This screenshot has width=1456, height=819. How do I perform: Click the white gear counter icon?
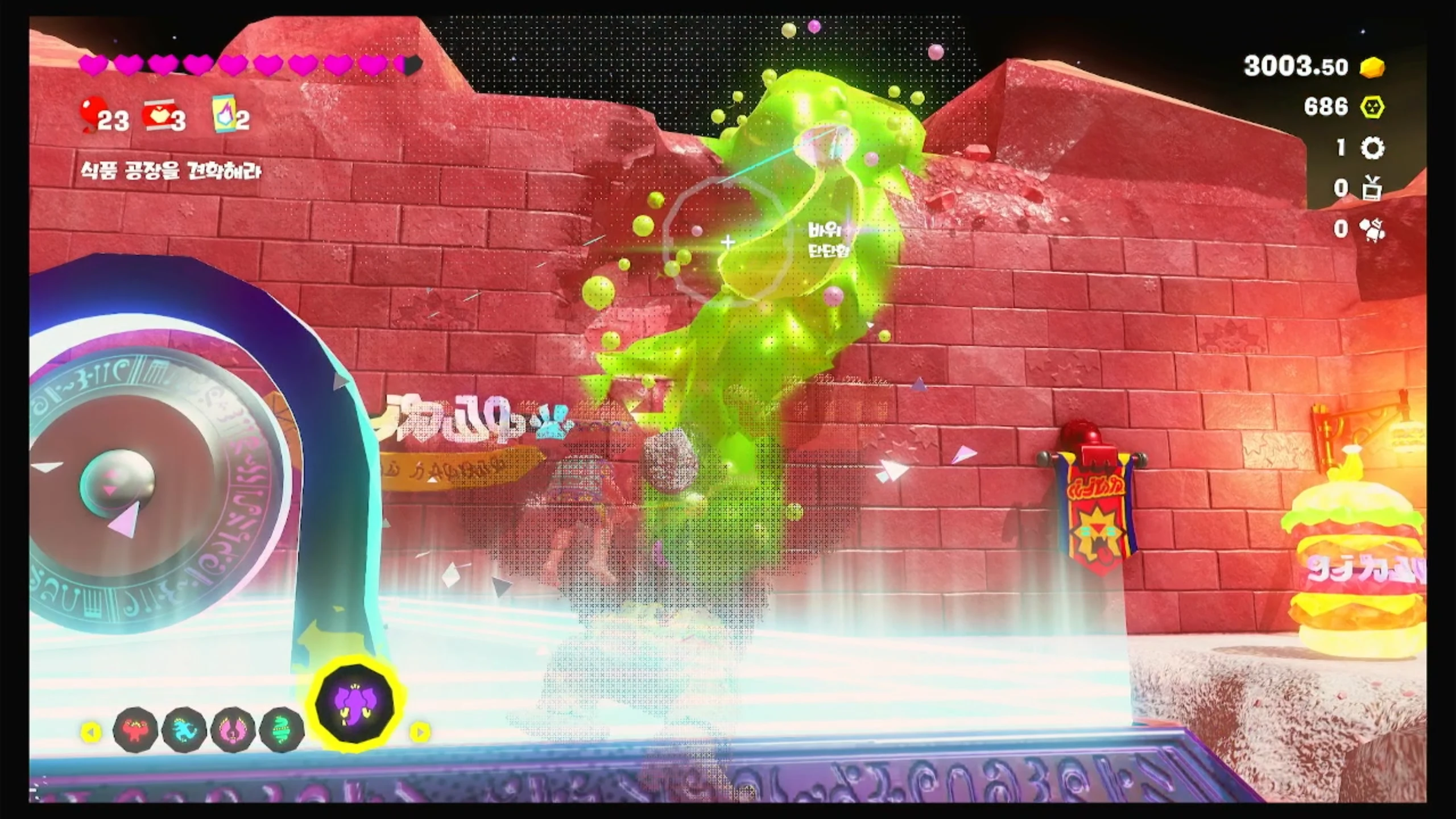[1372, 148]
